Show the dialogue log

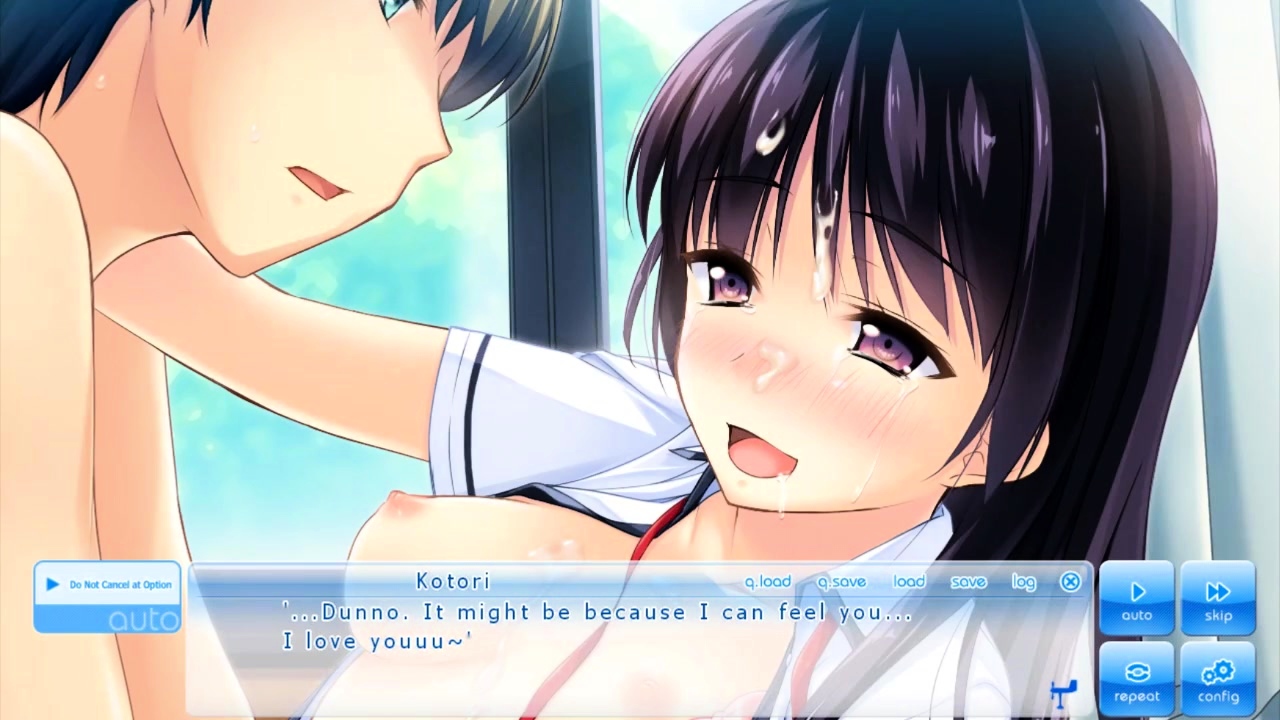pyautogui.click(x=1023, y=582)
